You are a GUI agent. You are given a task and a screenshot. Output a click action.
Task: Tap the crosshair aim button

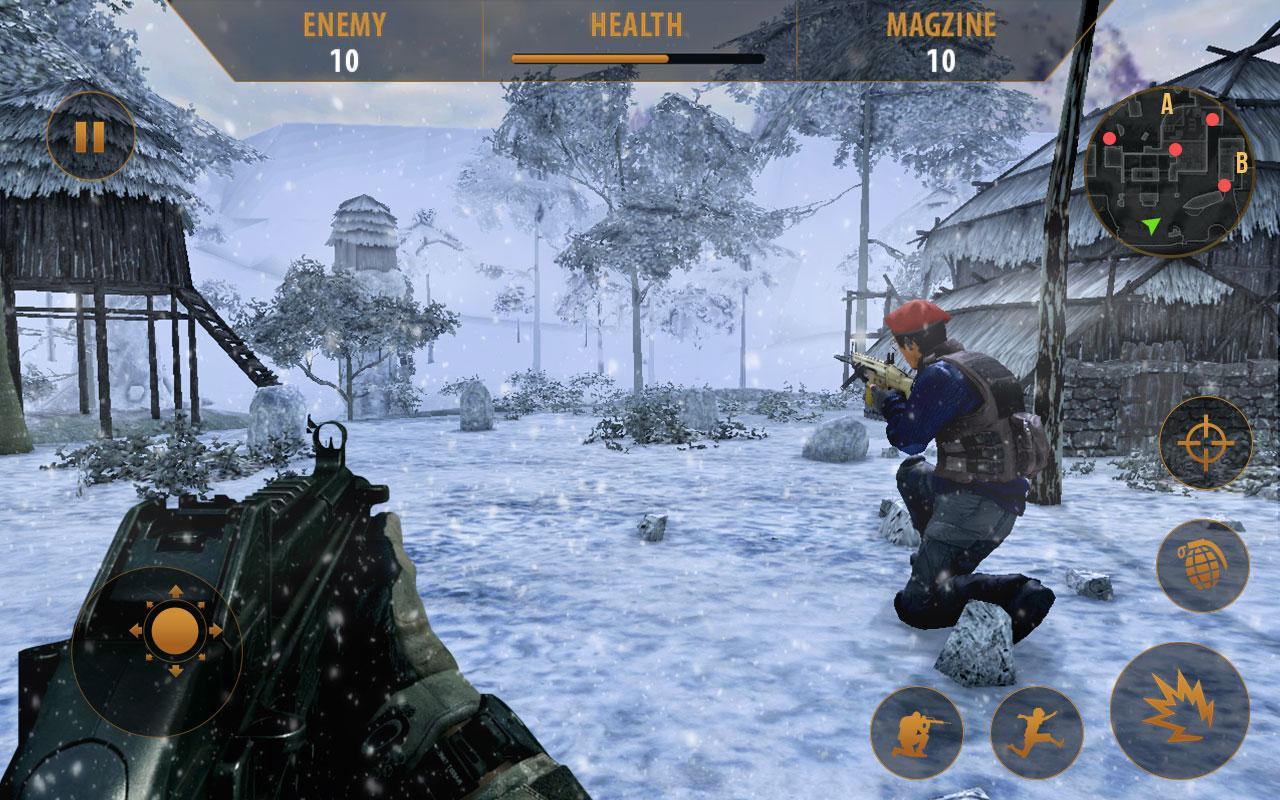[x=1205, y=443]
